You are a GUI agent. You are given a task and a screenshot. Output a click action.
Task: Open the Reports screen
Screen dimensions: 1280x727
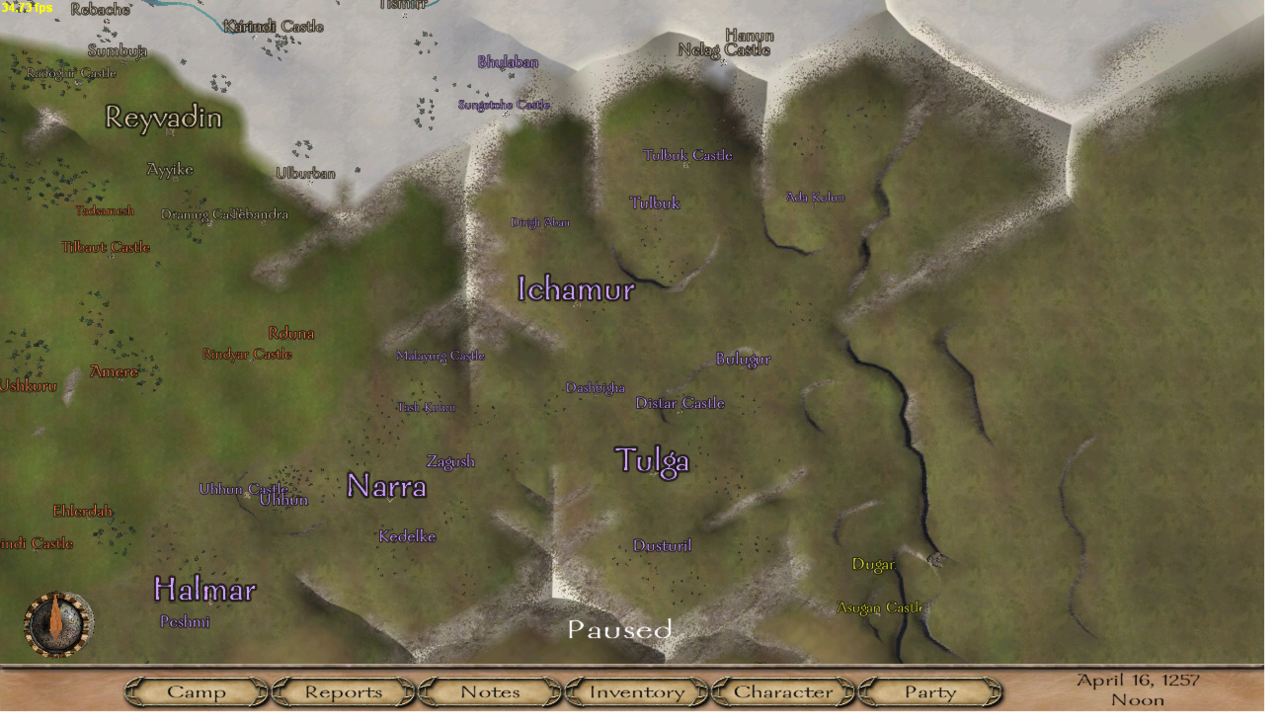pos(343,692)
